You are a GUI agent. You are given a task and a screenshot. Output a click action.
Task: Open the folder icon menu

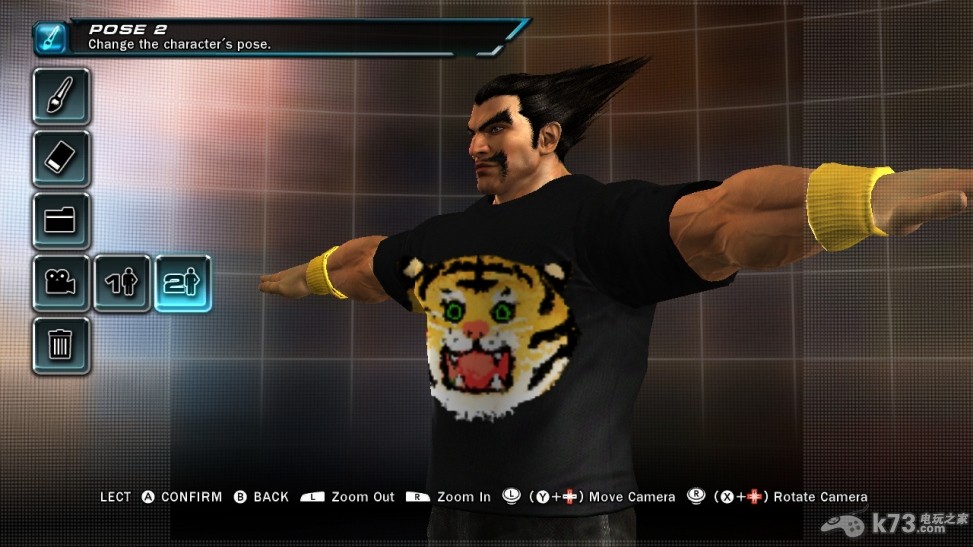(x=61, y=220)
